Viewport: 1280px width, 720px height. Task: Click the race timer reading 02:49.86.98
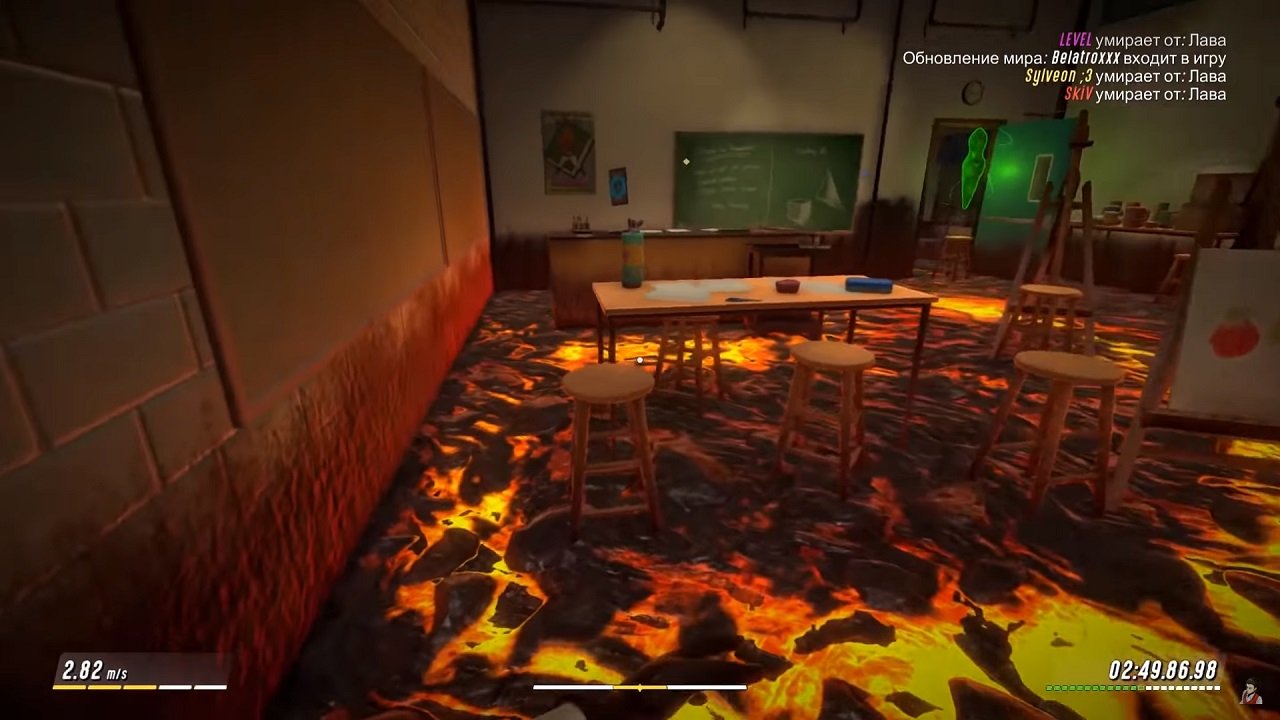1165,669
